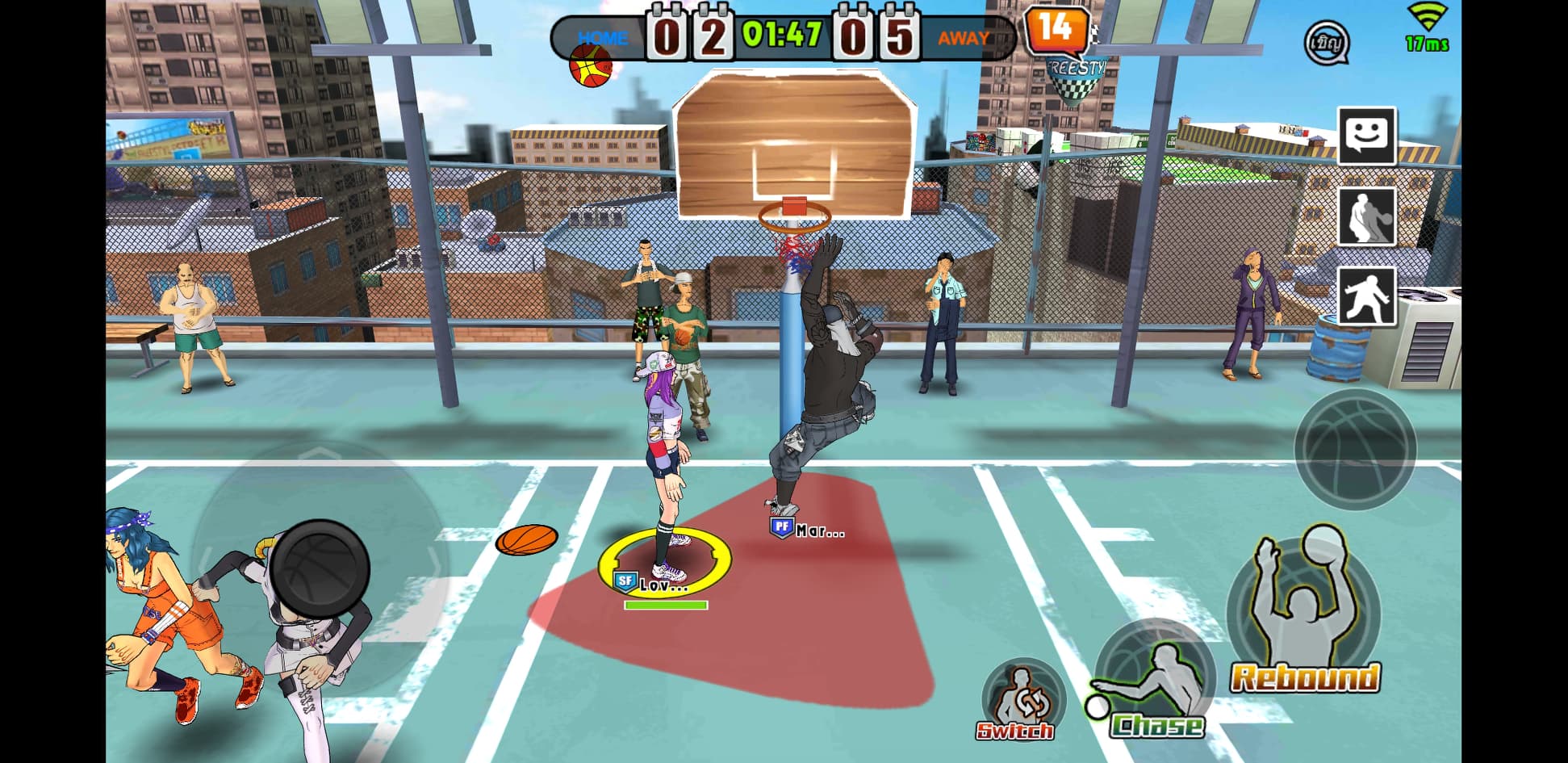Activate the Chase button

pos(1155,682)
